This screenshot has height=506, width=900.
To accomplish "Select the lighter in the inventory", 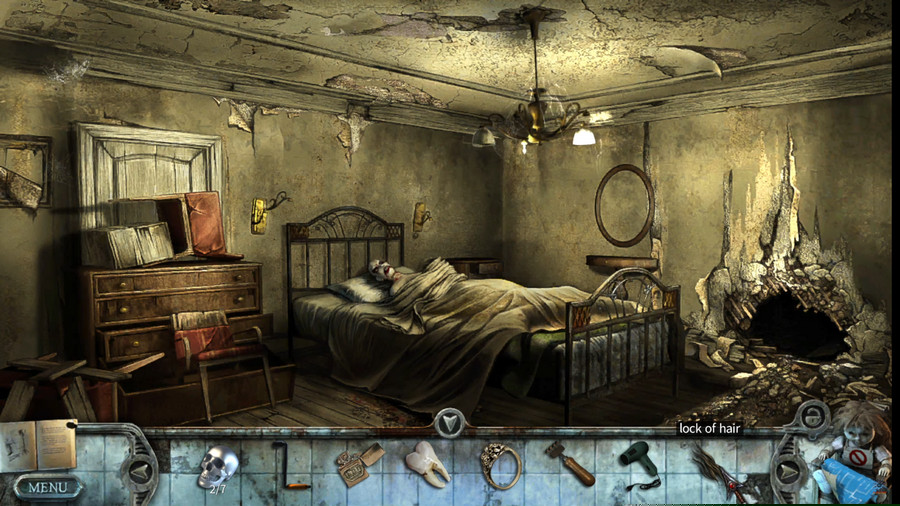I will (352, 466).
